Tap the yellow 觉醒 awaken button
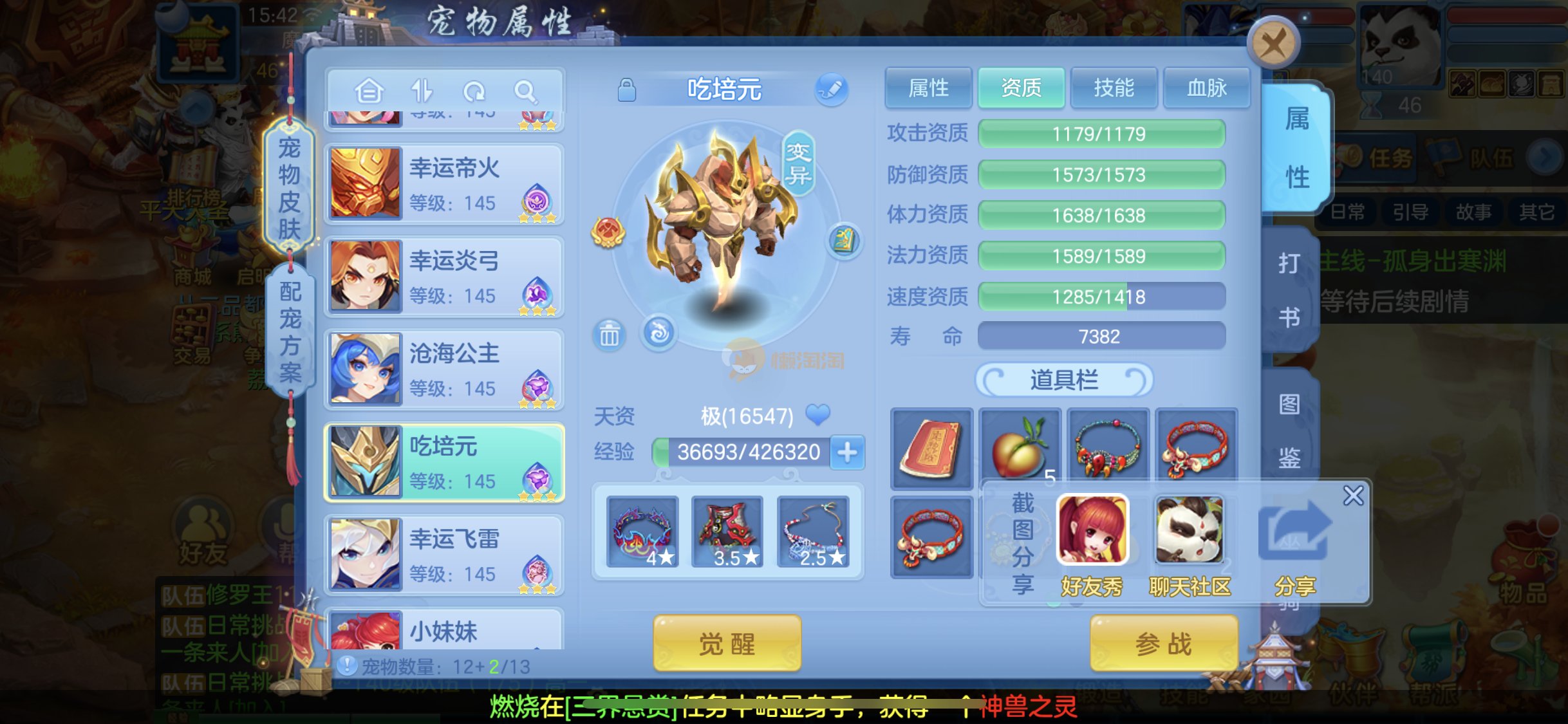This screenshot has width=1568, height=724. [x=727, y=643]
